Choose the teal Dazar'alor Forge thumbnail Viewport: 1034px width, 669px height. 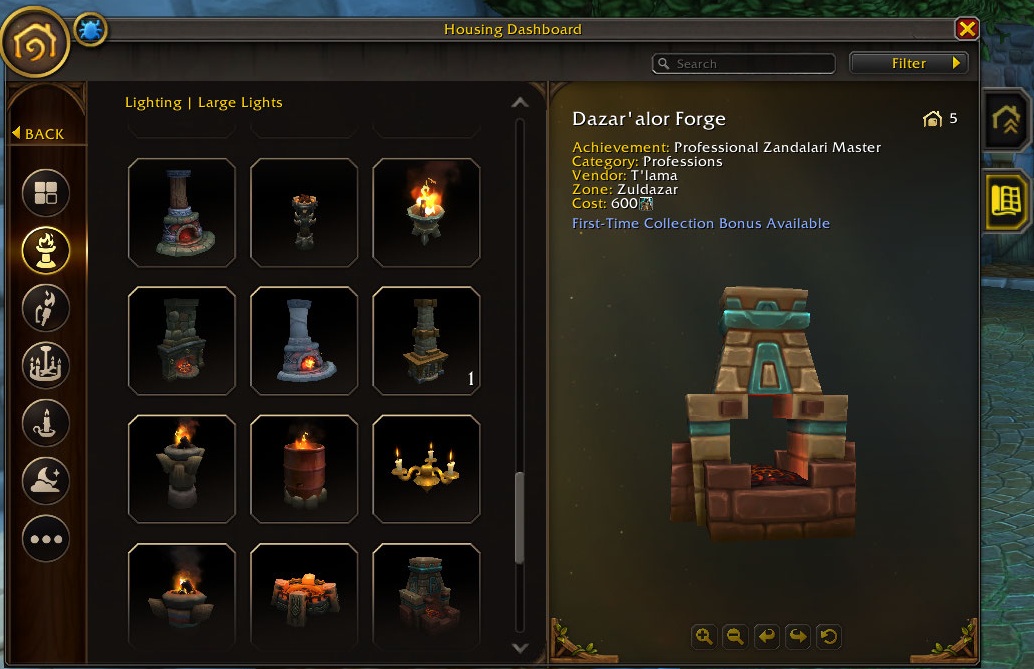[426, 596]
